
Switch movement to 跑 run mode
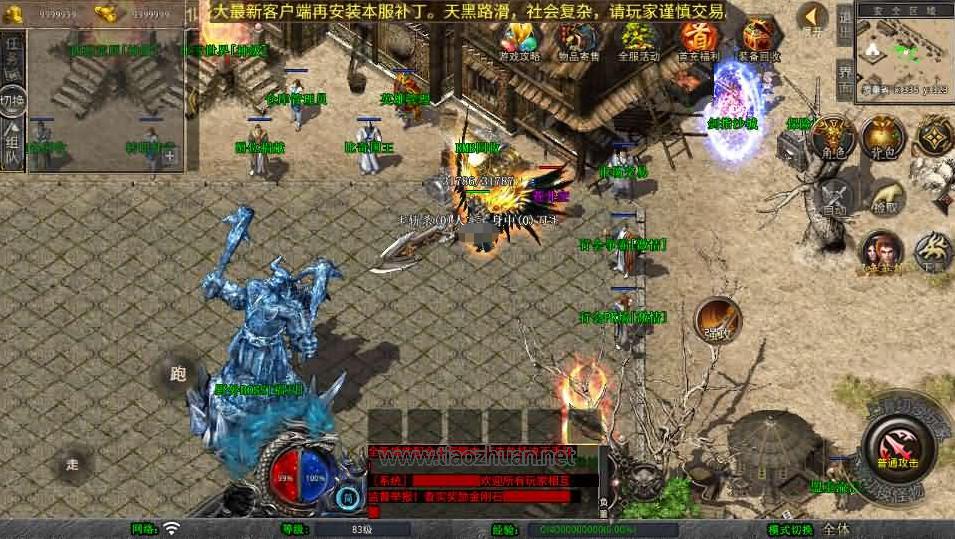pos(178,375)
